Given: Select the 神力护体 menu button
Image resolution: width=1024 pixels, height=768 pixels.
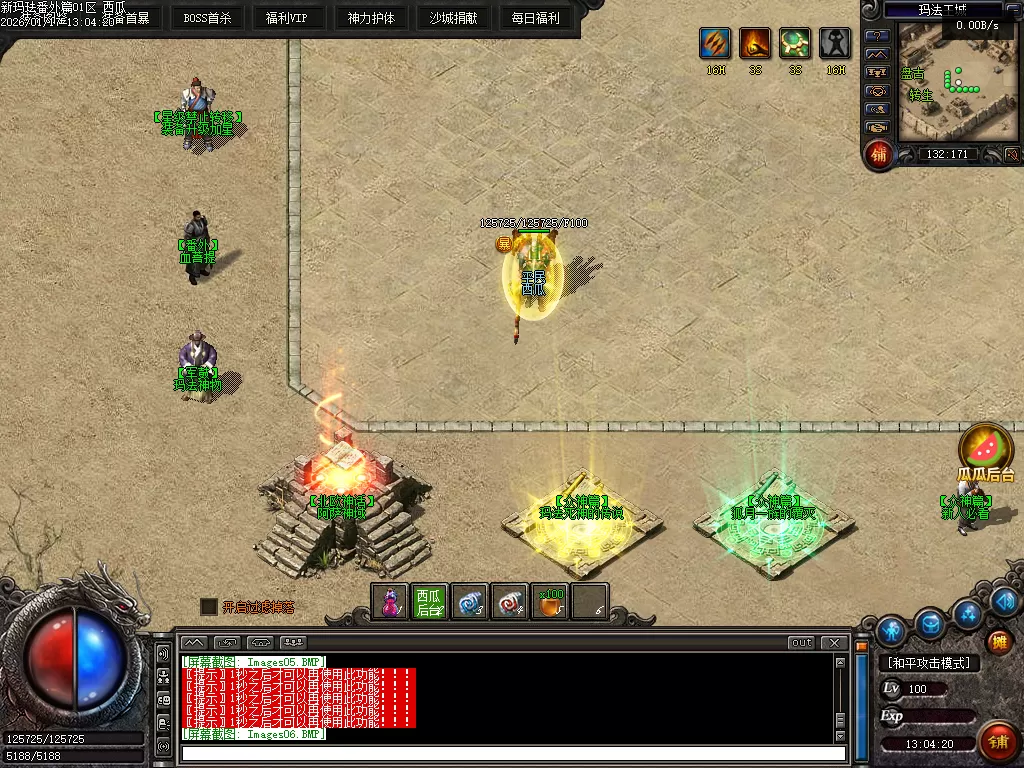Looking at the screenshot, I should 371,18.
